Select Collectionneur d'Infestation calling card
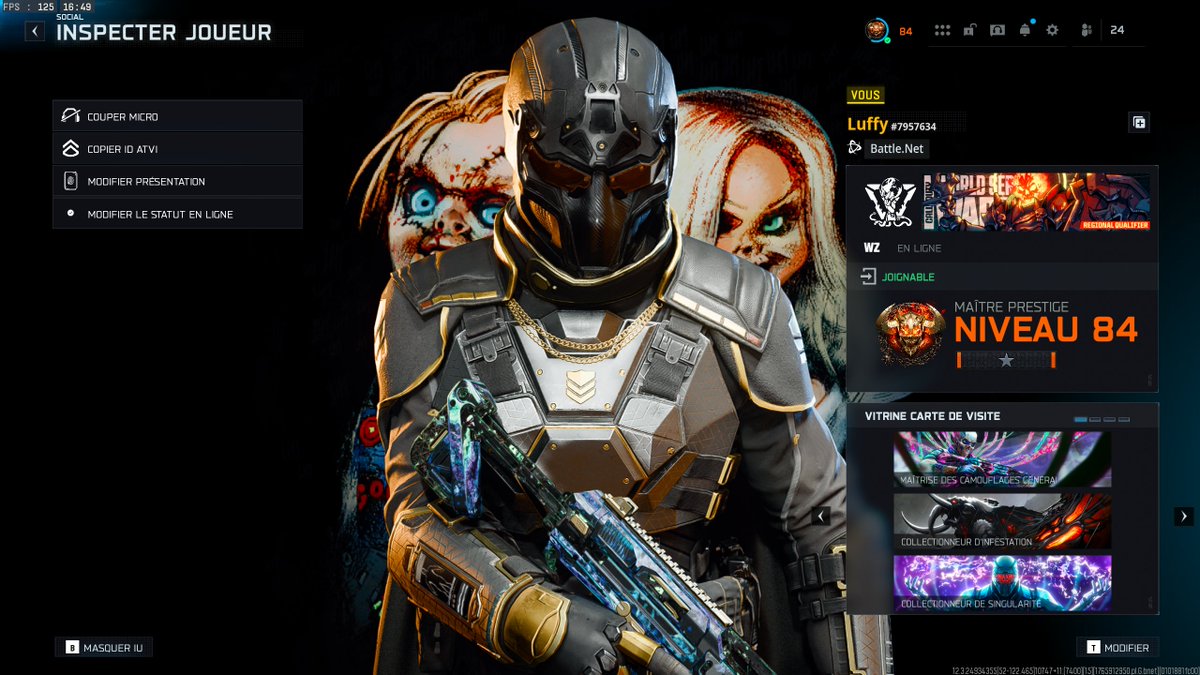The width and height of the screenshot is (1200, 675). tap(1002, 521)
